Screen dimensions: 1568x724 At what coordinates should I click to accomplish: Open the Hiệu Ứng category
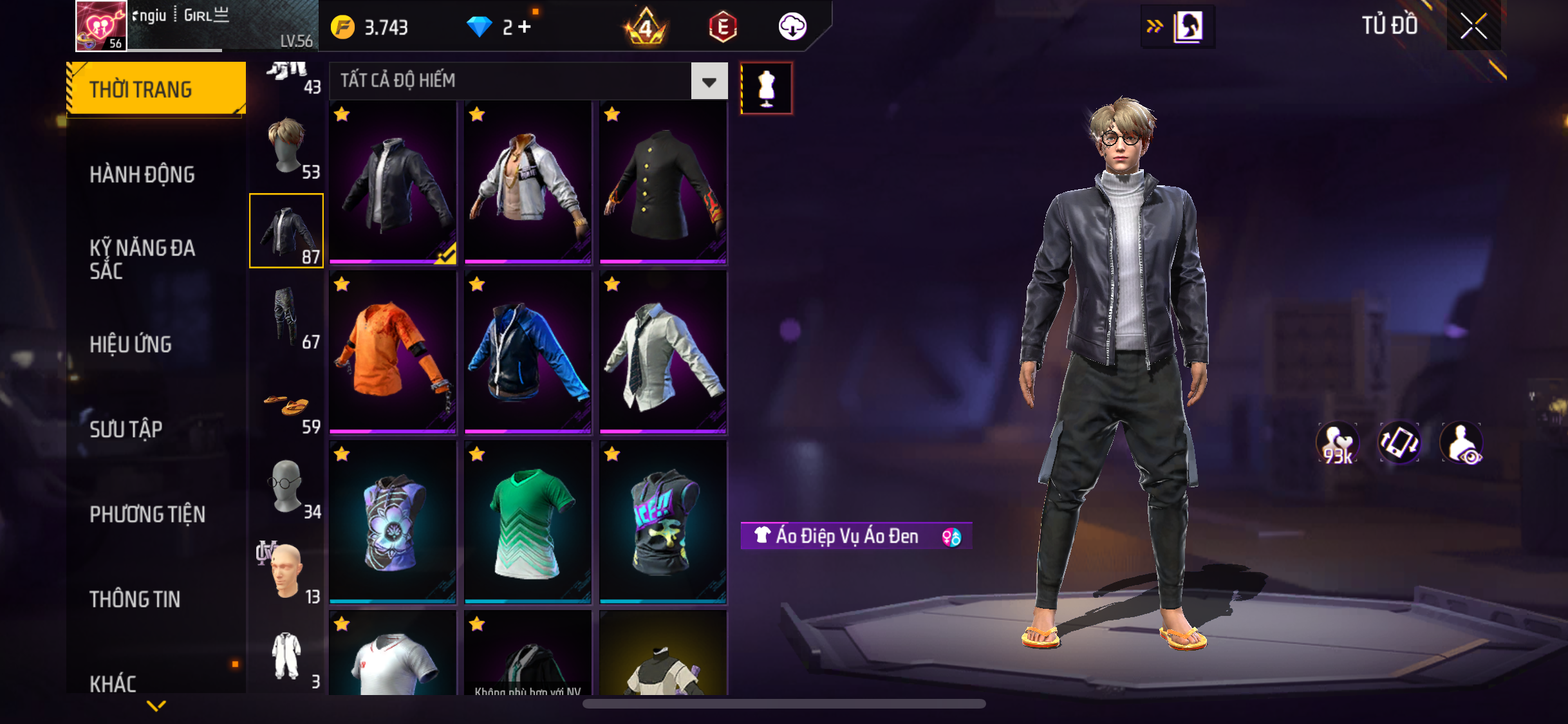pyautogui.click(x=131, y=344)
